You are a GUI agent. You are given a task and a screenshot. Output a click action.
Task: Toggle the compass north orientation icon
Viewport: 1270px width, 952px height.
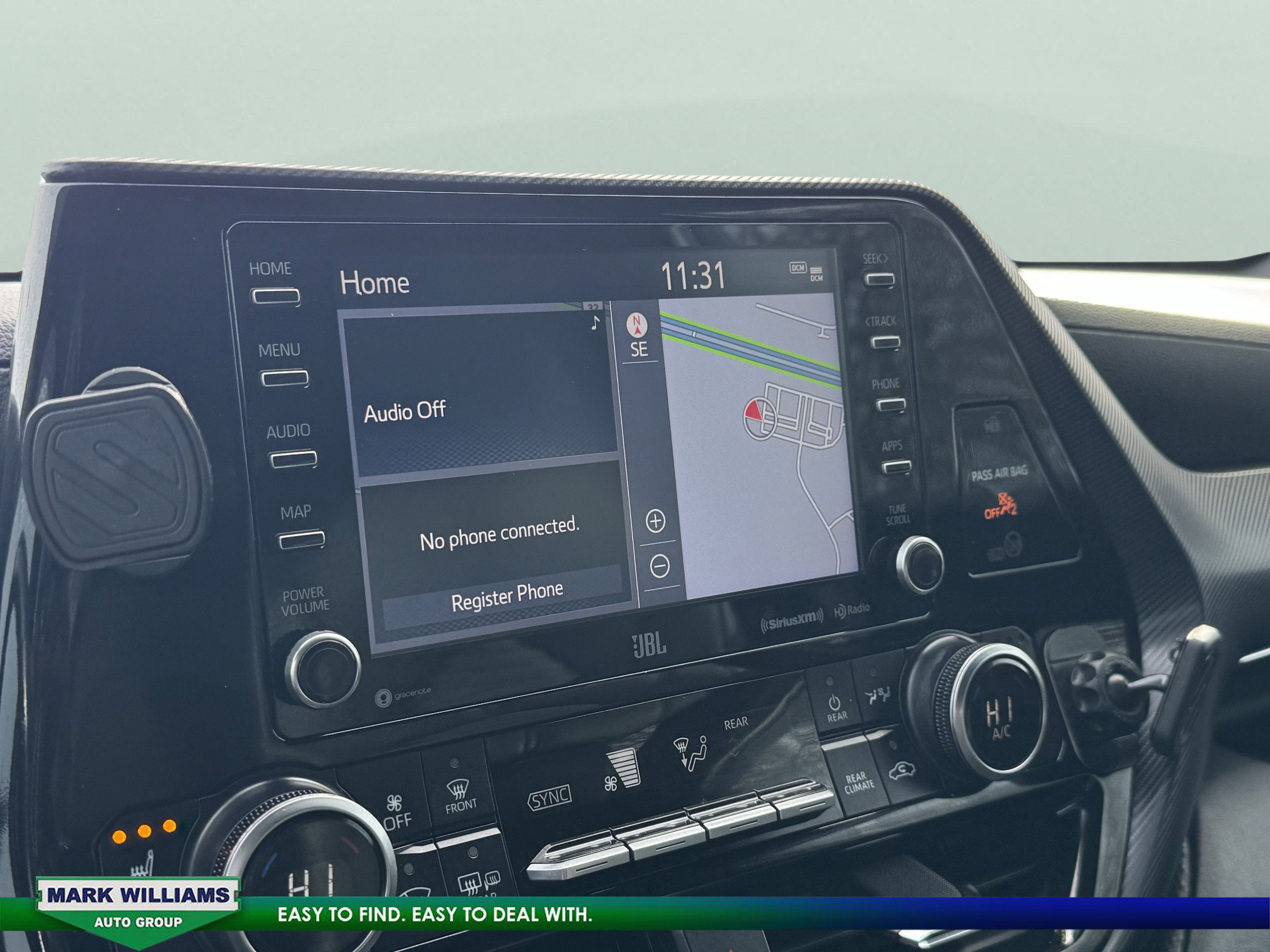click(x=637, y=325)
